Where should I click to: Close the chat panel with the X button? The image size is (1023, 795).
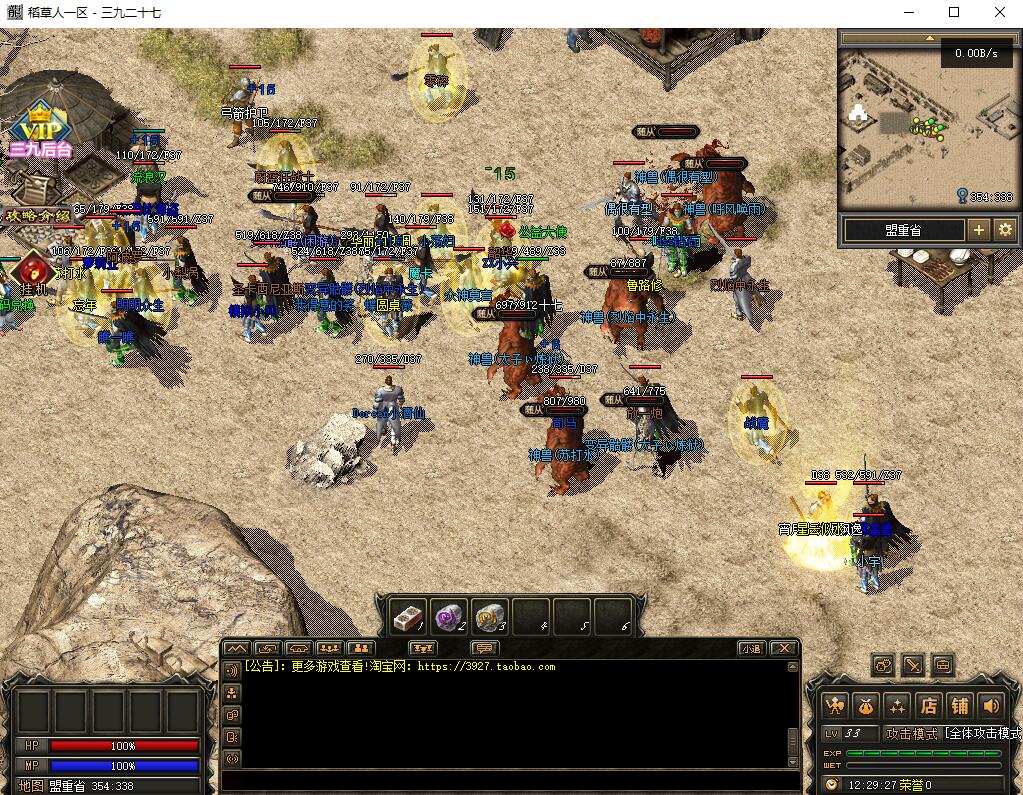coord(784,648)
